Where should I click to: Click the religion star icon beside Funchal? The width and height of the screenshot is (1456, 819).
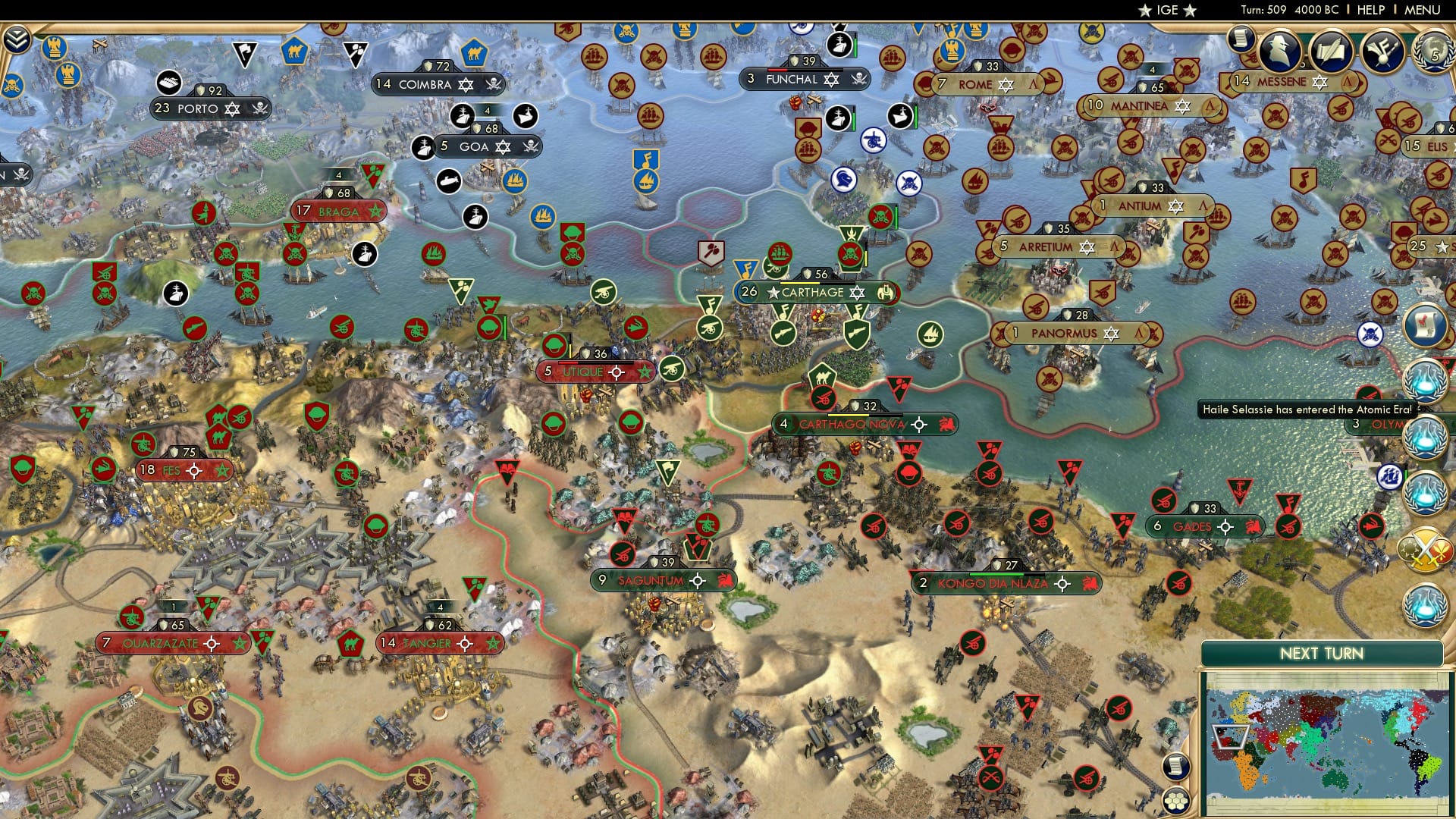point(832,79)
